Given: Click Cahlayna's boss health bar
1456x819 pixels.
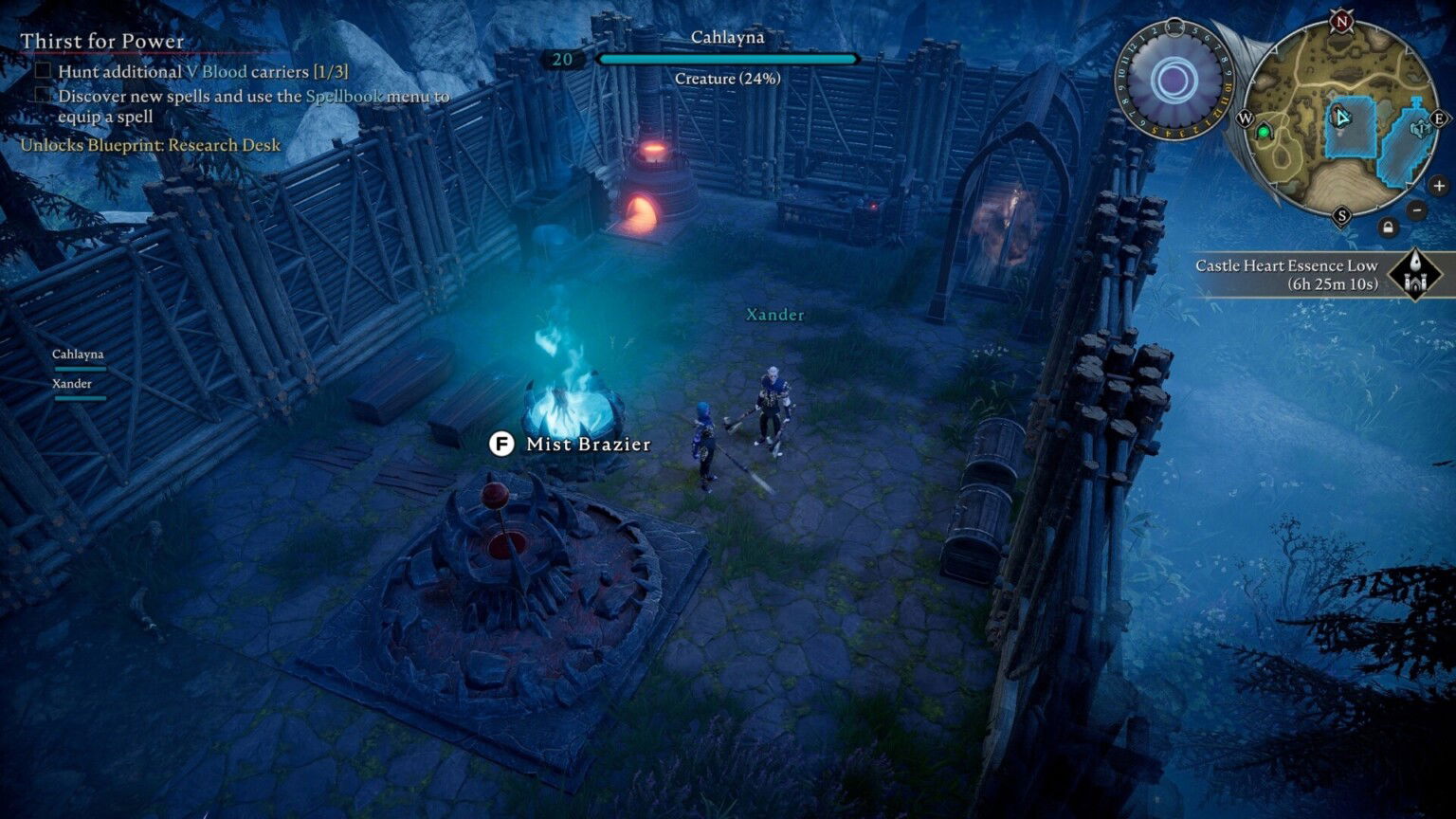Looking at the screenshot, I should tap(726, 59).
